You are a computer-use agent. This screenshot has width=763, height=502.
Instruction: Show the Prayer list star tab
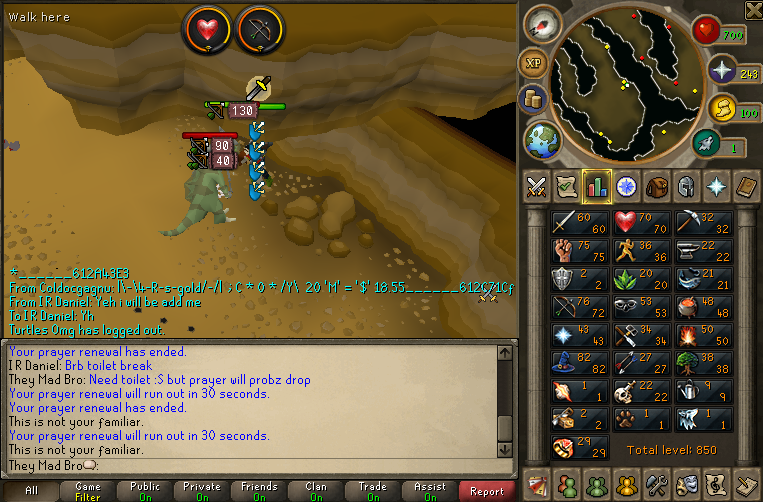pyautogui.click(x=717, y=186)
